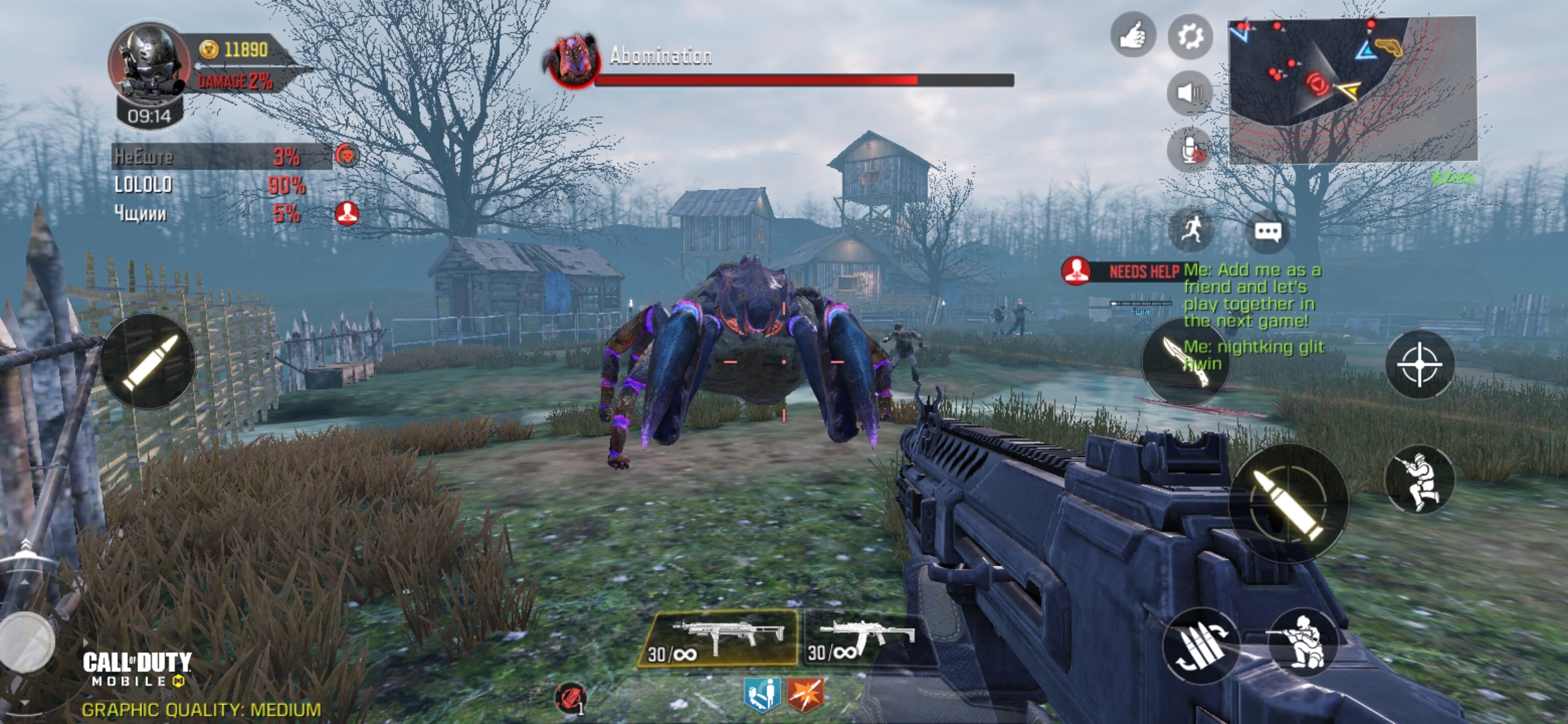Viewport: 1568px width, 724px height.
Task: Reload the weapon with ammo icon
Action: (x=1199, y=646)
